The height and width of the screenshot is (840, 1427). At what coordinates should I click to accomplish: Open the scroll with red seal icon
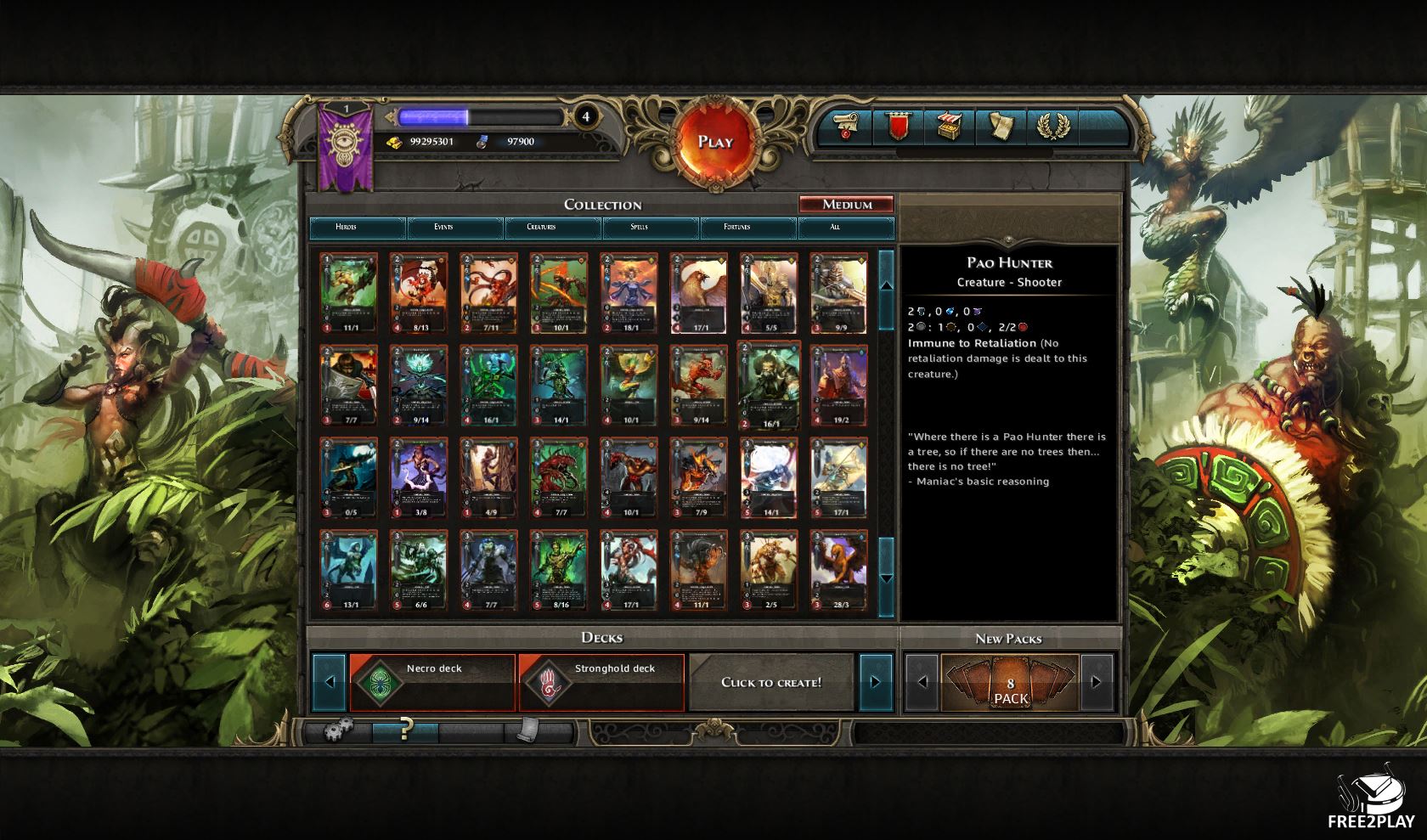tap(843, 127)
